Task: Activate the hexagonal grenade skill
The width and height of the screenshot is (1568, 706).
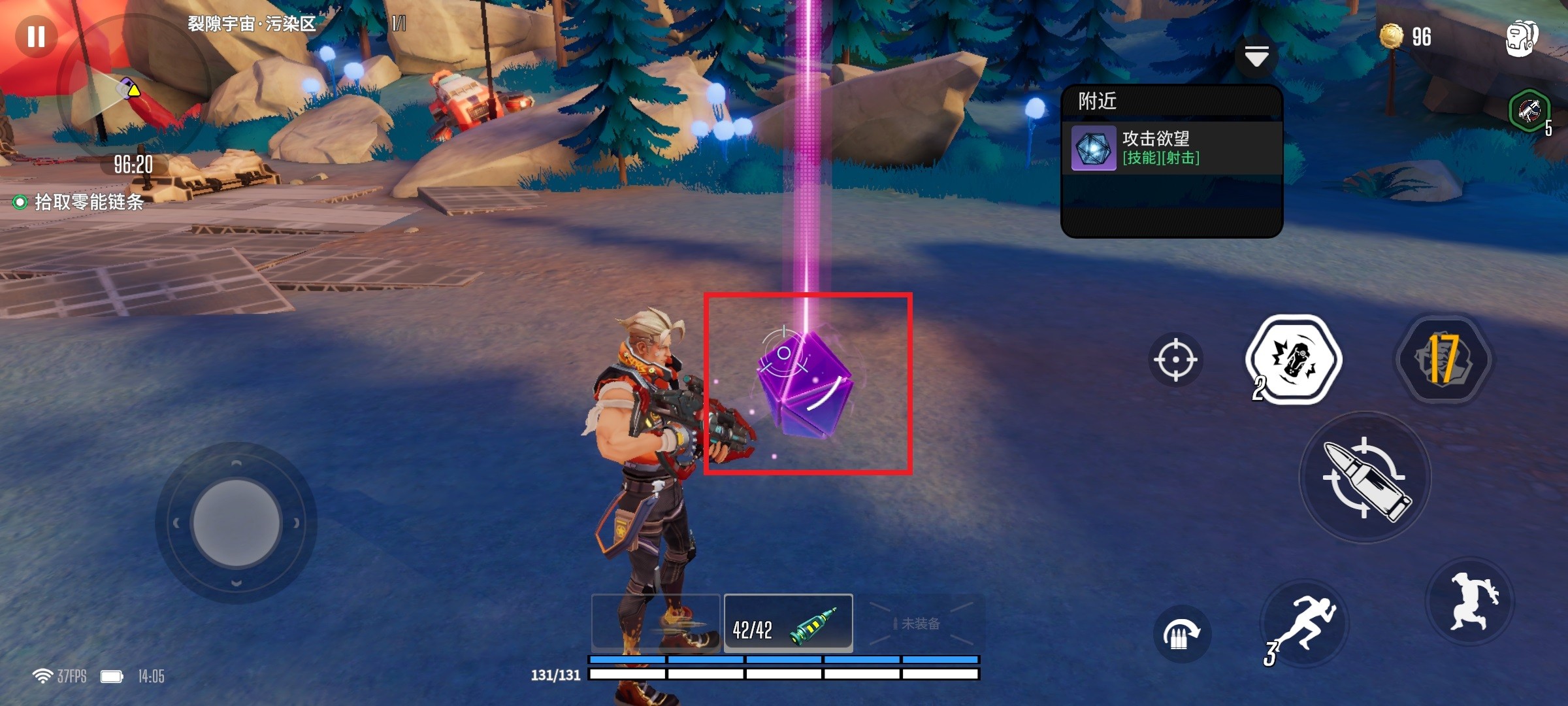Action: click(1294, 360)
